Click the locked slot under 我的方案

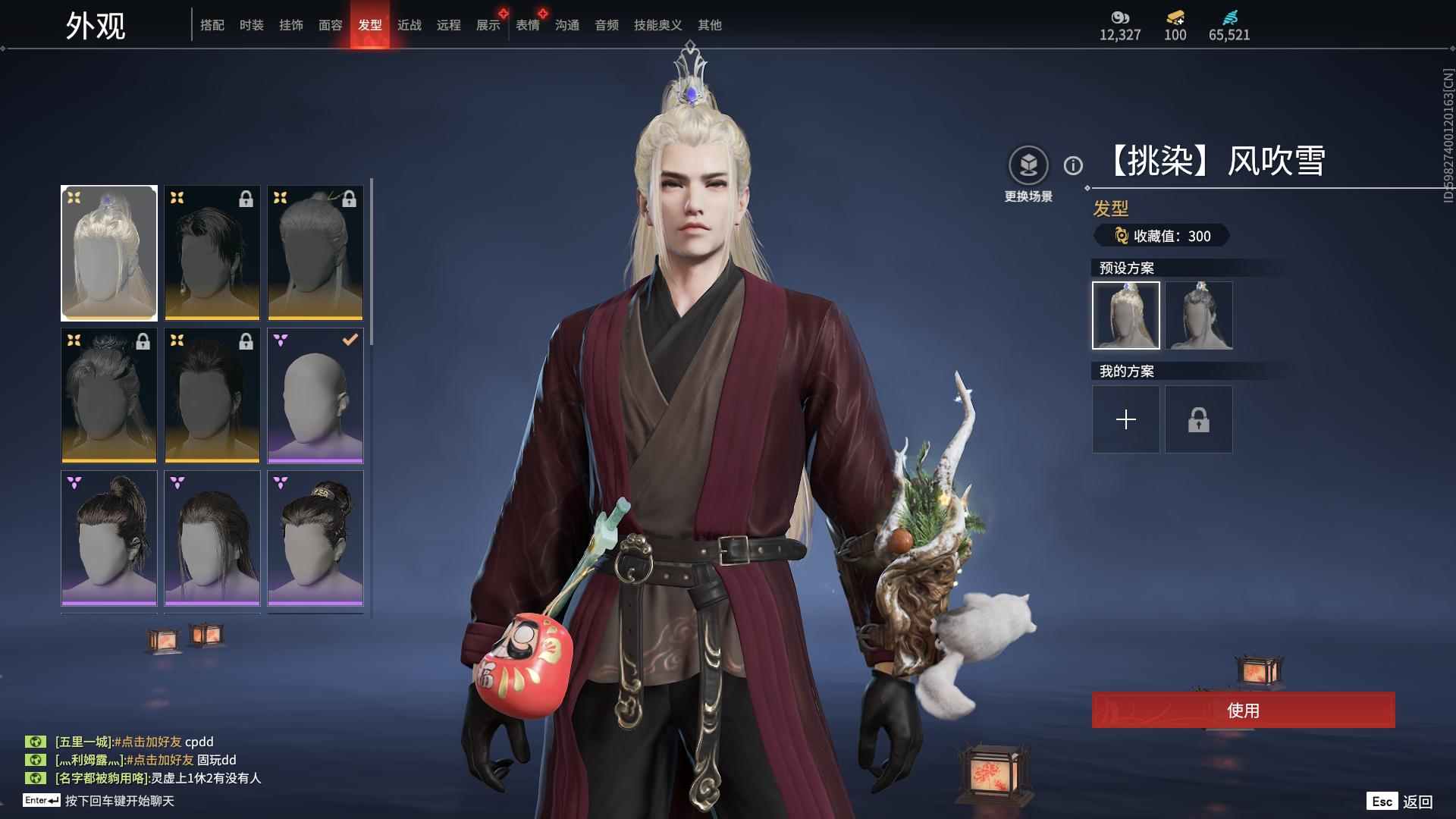1198,419
